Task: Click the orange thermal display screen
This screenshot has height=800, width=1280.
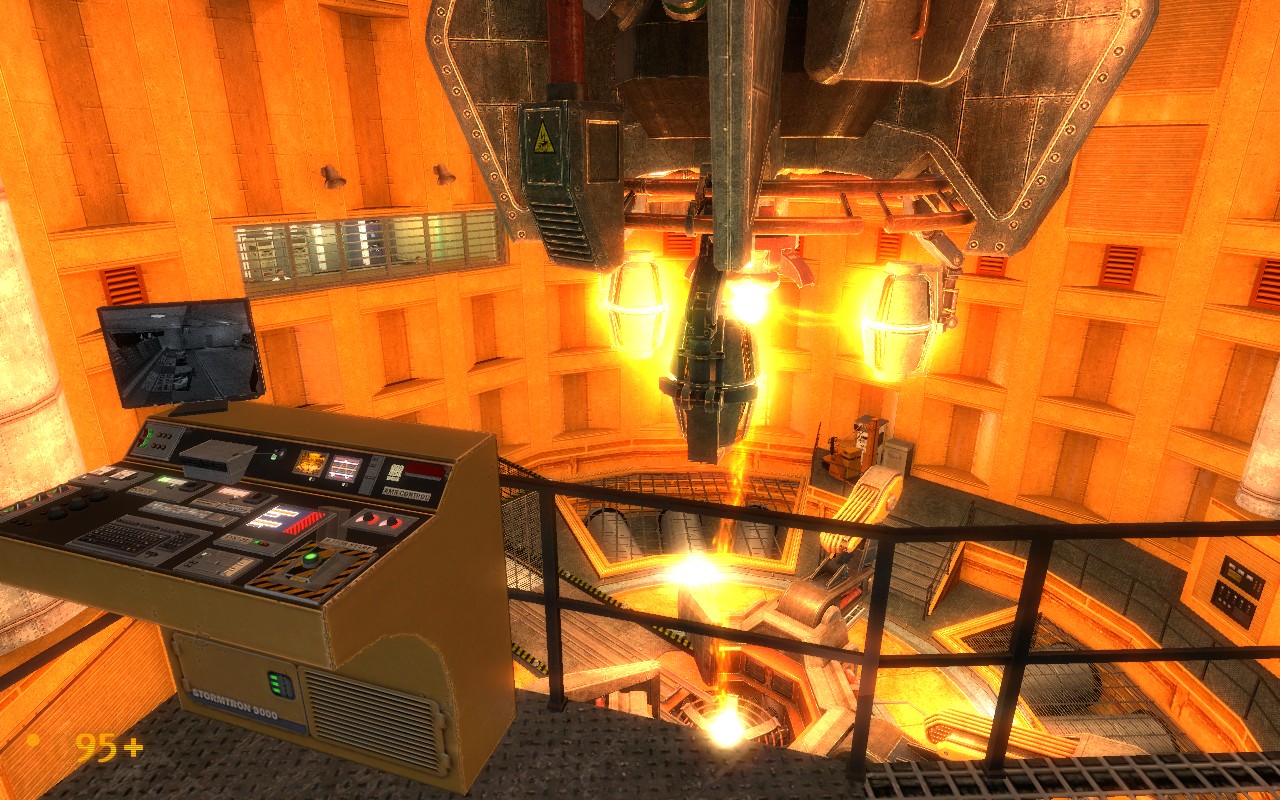Action: point(313,462)
